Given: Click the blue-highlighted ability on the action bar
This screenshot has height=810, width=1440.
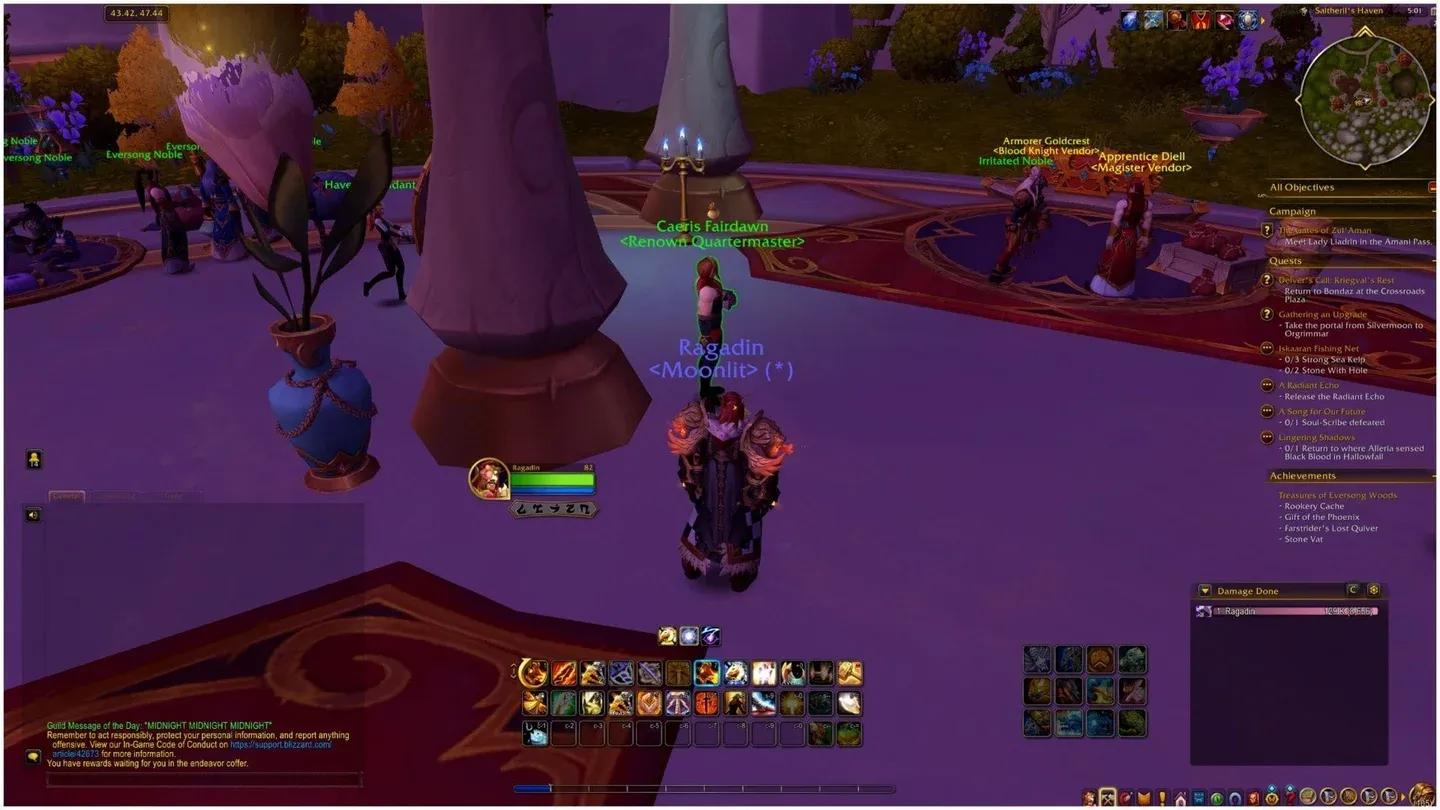Looking at the screenshot, I should tap(705, 673).
